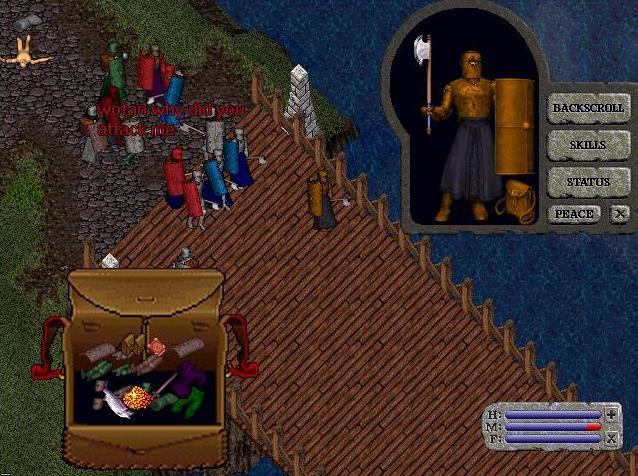Pick the red spellbook in the backpack
The height and width of the screenshot is (476, 638).
(x=156, y=347)
